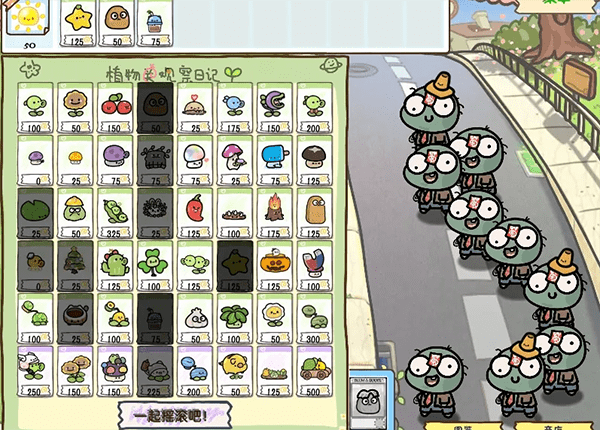Image resolution: width=600 pixels, height=430 pixels.
Task: Add the Squash card with yellow helmet
Action: pyautogui.click(x=75, y=213)
